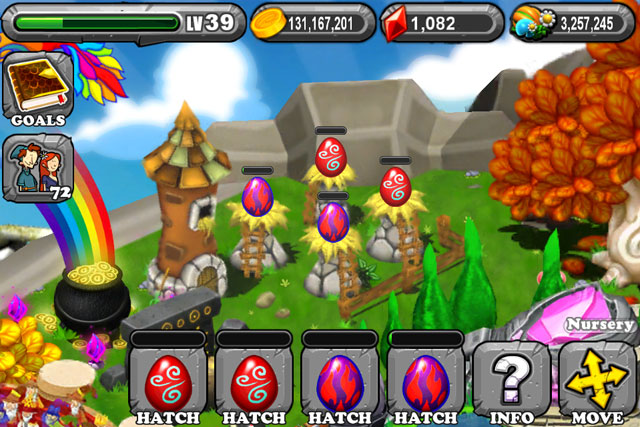Open the friends icon showing 72
Viewport: 640px width, 427px height.
(38, 166)
